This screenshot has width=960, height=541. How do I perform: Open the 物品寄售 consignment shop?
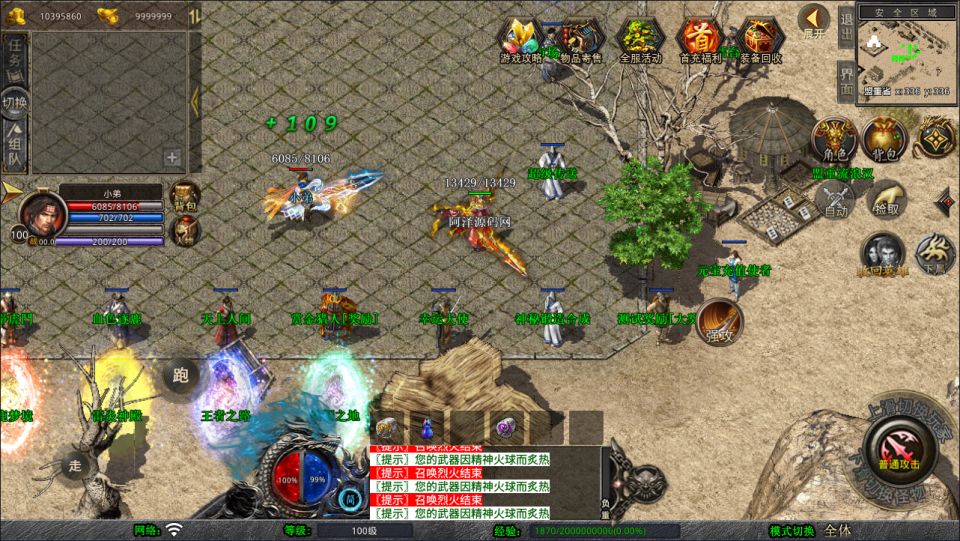click(581, 38)
